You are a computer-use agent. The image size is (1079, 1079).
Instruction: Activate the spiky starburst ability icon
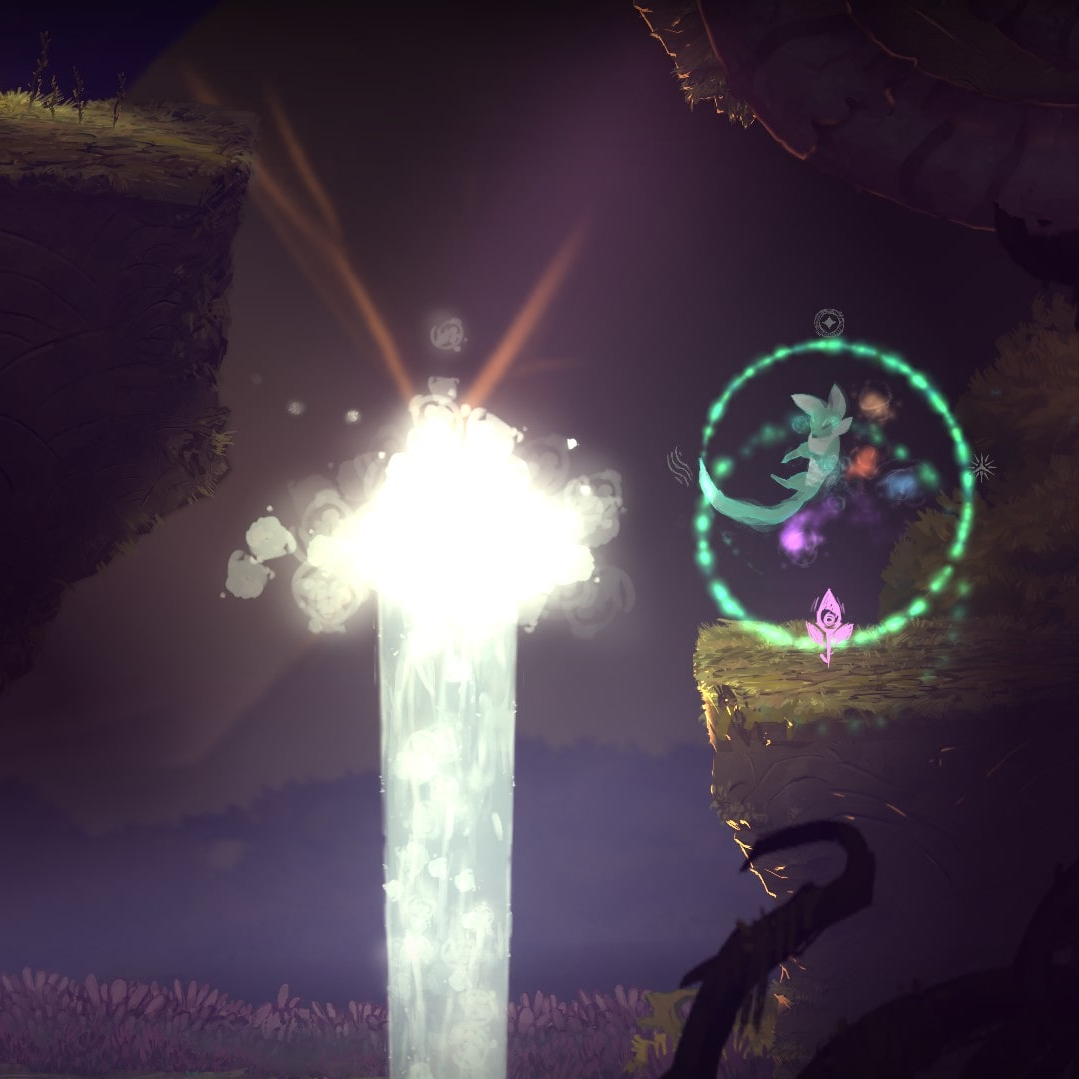(x=983, y=467)
